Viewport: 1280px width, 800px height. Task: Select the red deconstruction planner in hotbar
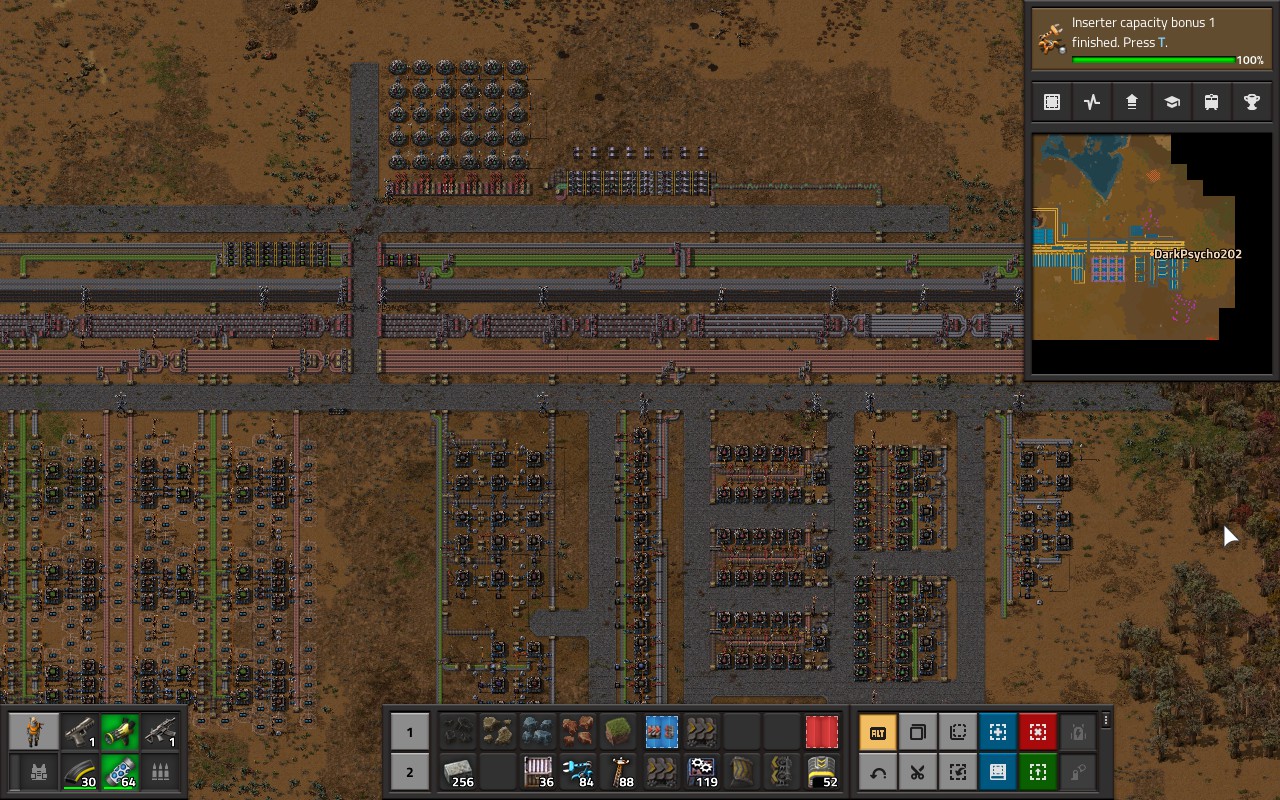tap(822, 732)
